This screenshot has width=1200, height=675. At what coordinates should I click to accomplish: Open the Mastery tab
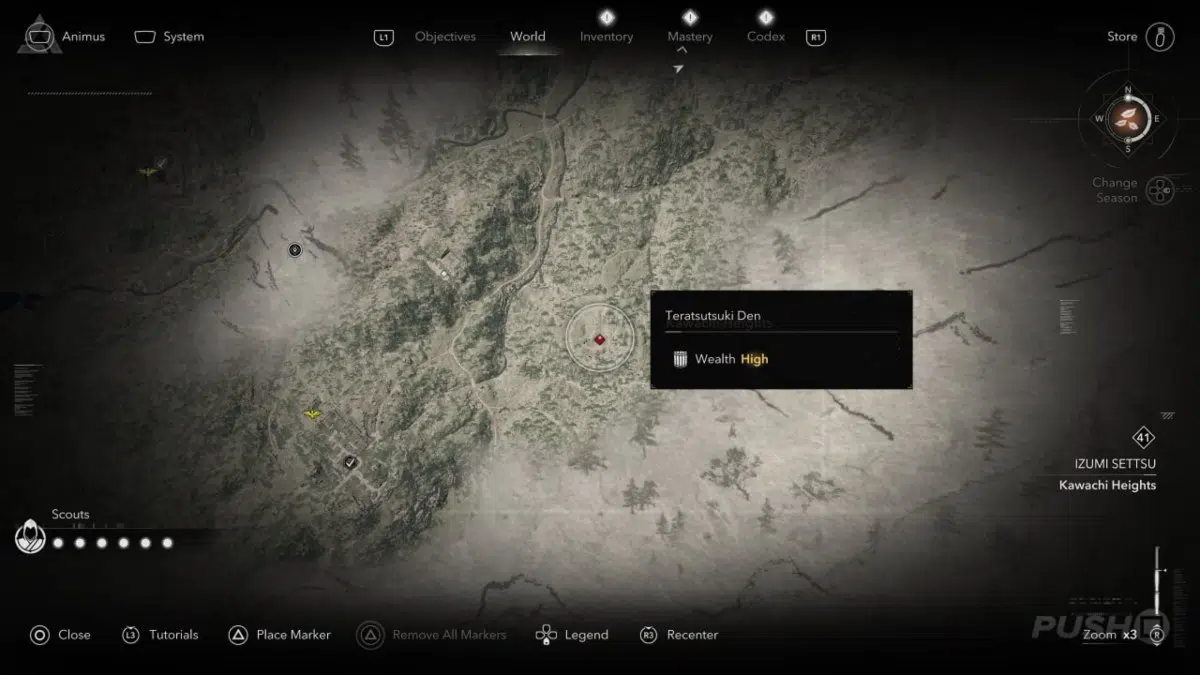point(690,37)
